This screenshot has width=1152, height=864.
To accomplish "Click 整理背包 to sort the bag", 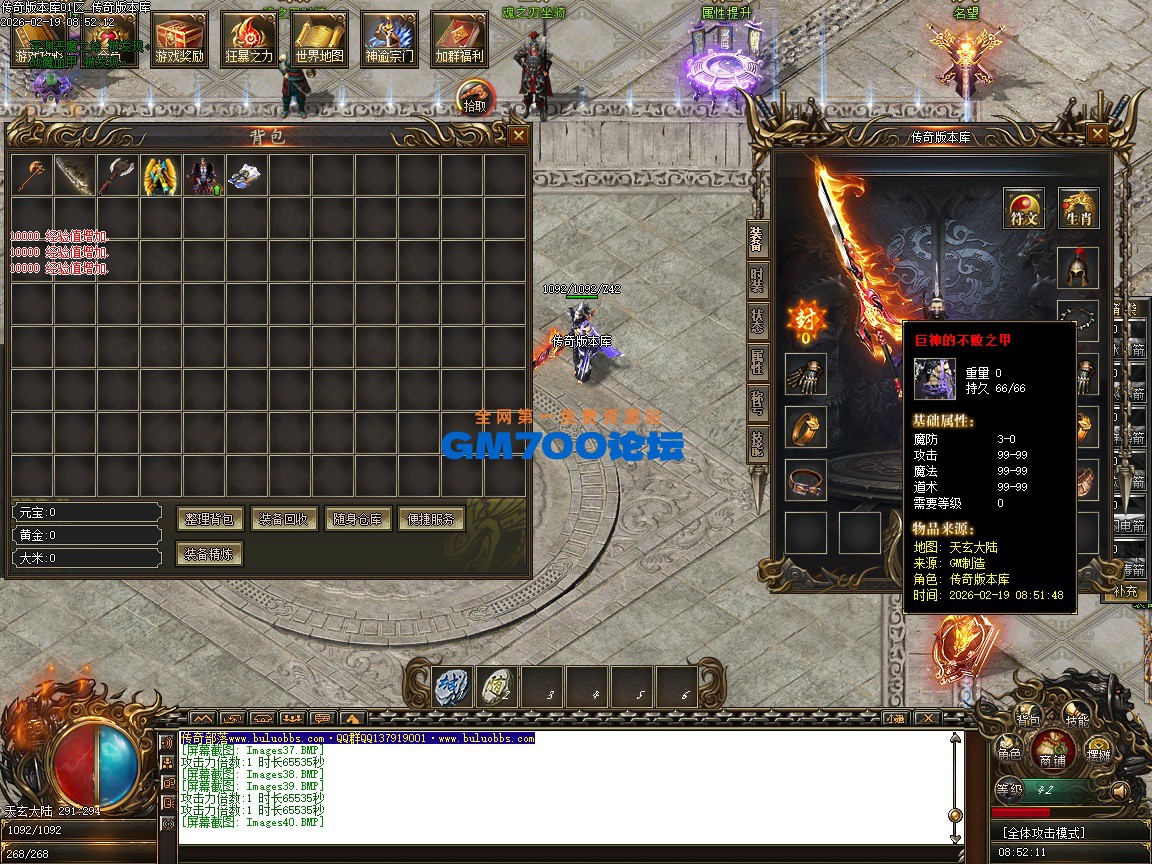I will click(x=211, y=519).
